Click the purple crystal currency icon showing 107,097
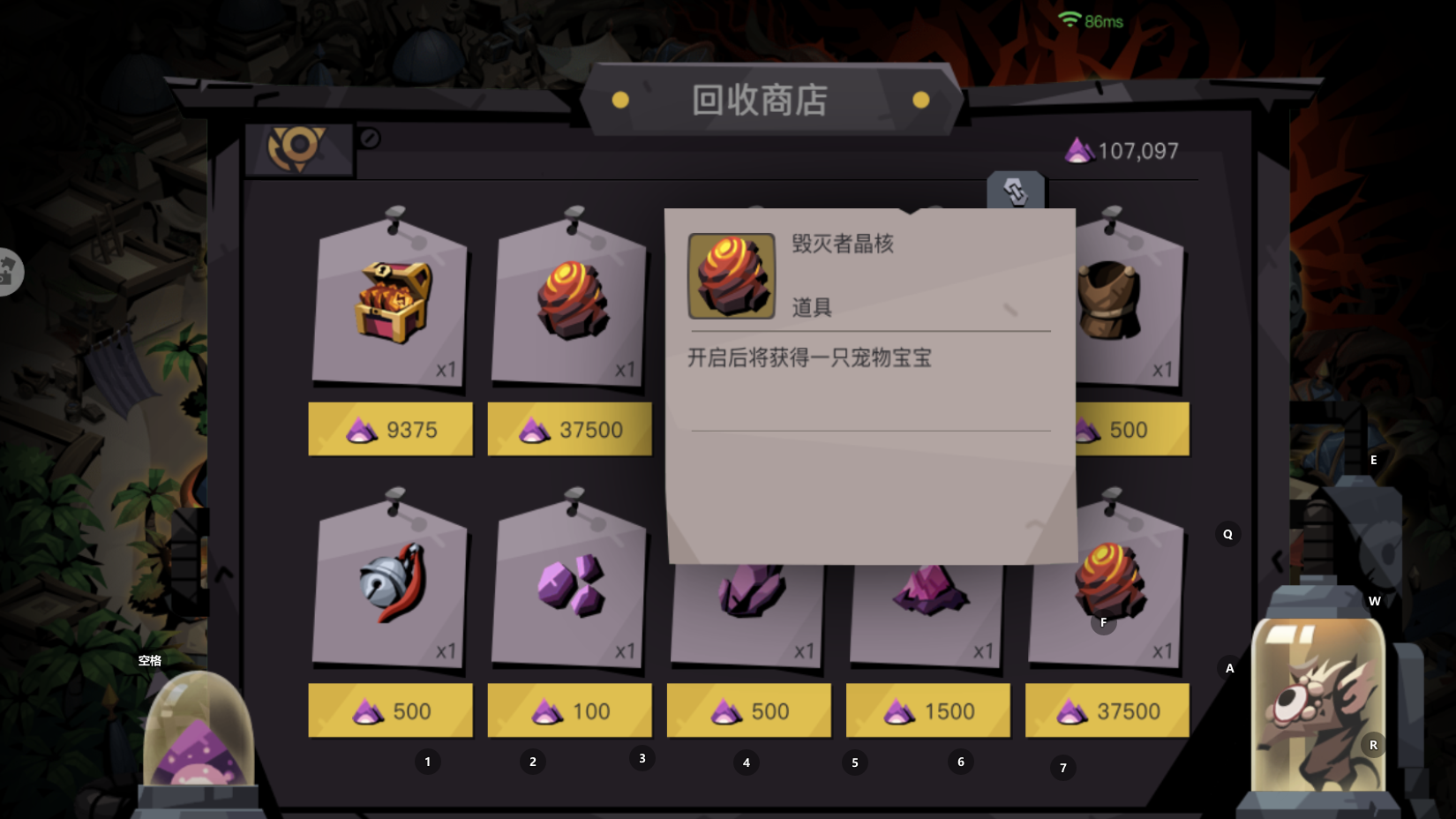This screenshot has height=819, width=1456. (1080, 150)
